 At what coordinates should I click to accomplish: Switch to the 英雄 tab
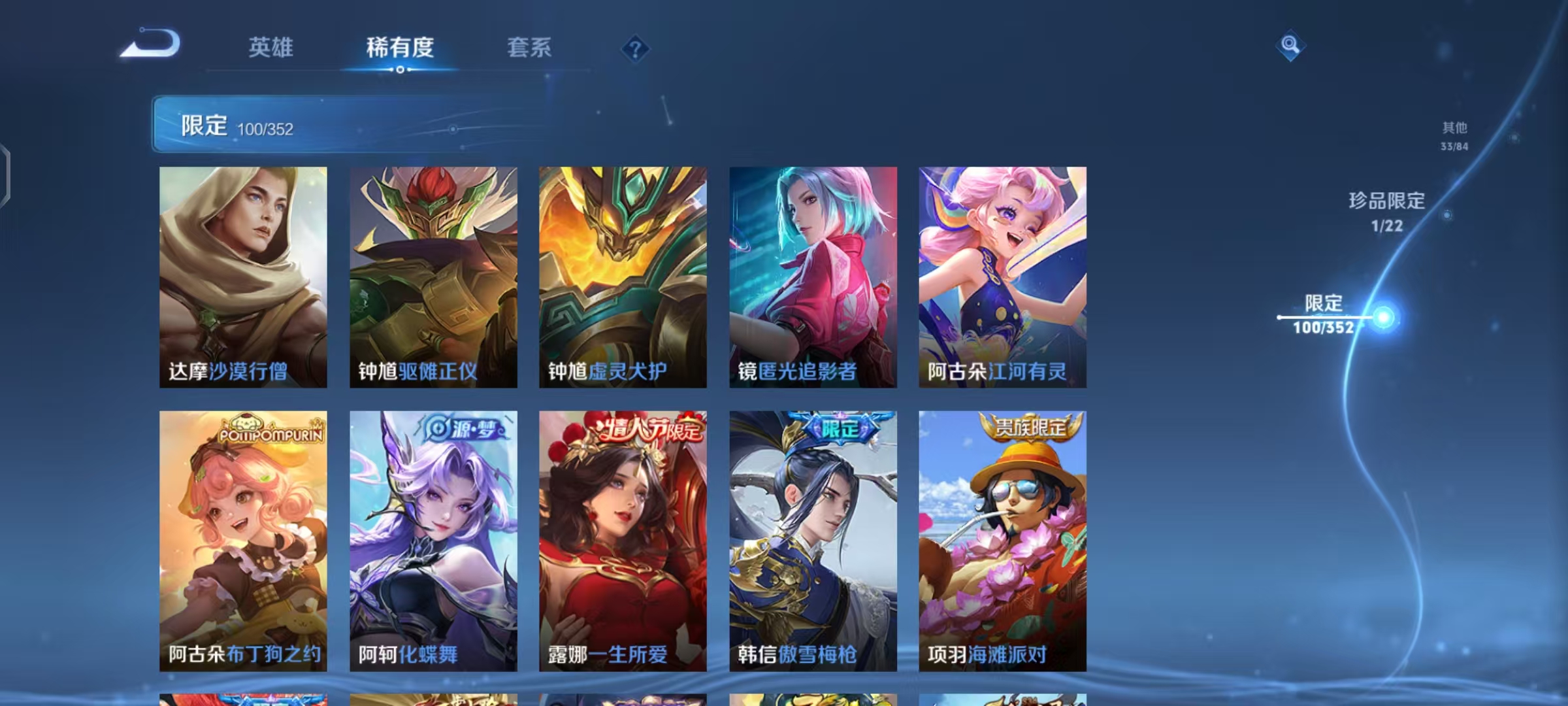(x=272, y=48)
